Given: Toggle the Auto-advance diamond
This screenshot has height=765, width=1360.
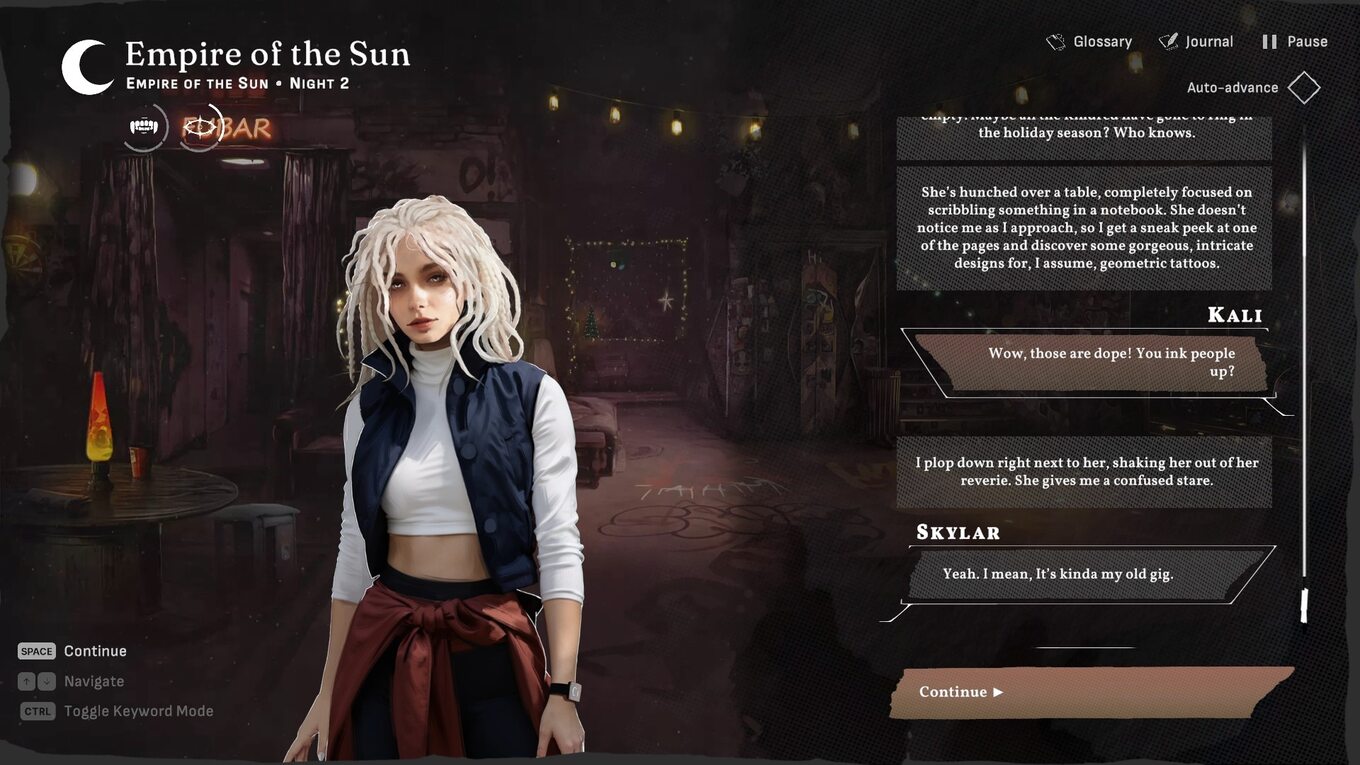Looking at the screenshot, I should pos(1304,88).
